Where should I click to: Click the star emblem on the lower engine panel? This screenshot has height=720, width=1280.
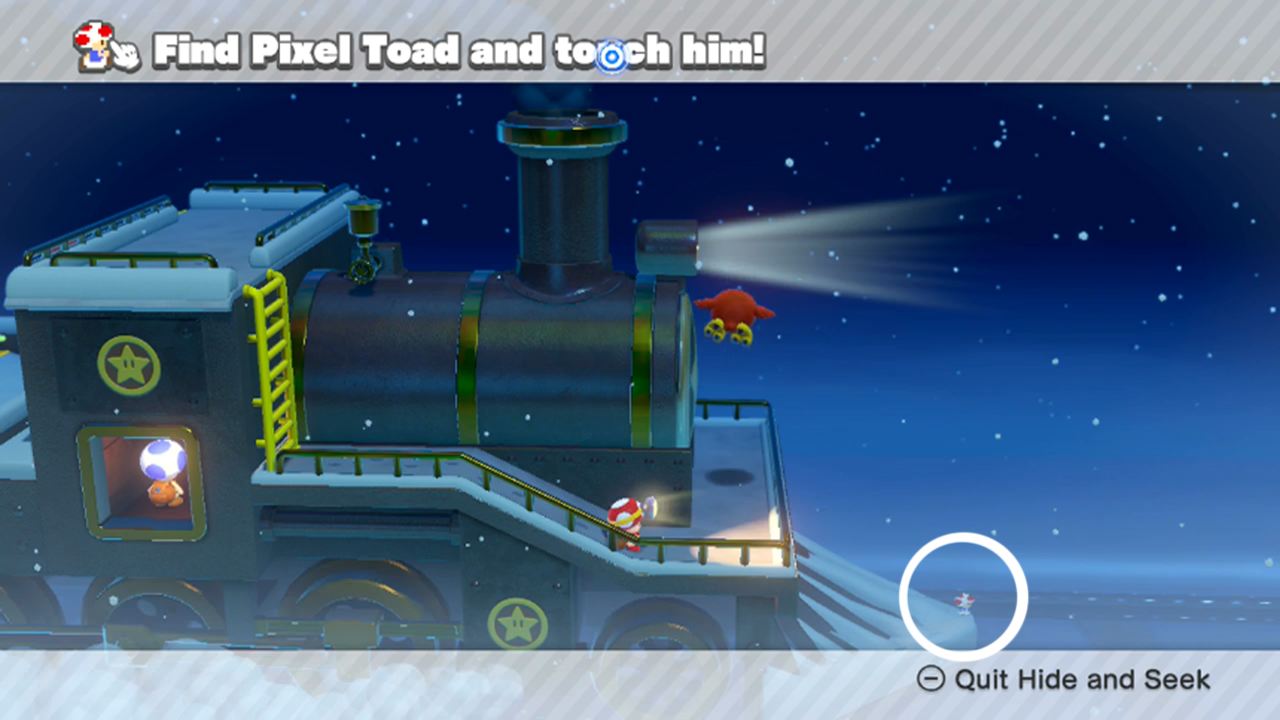[519, 624]
